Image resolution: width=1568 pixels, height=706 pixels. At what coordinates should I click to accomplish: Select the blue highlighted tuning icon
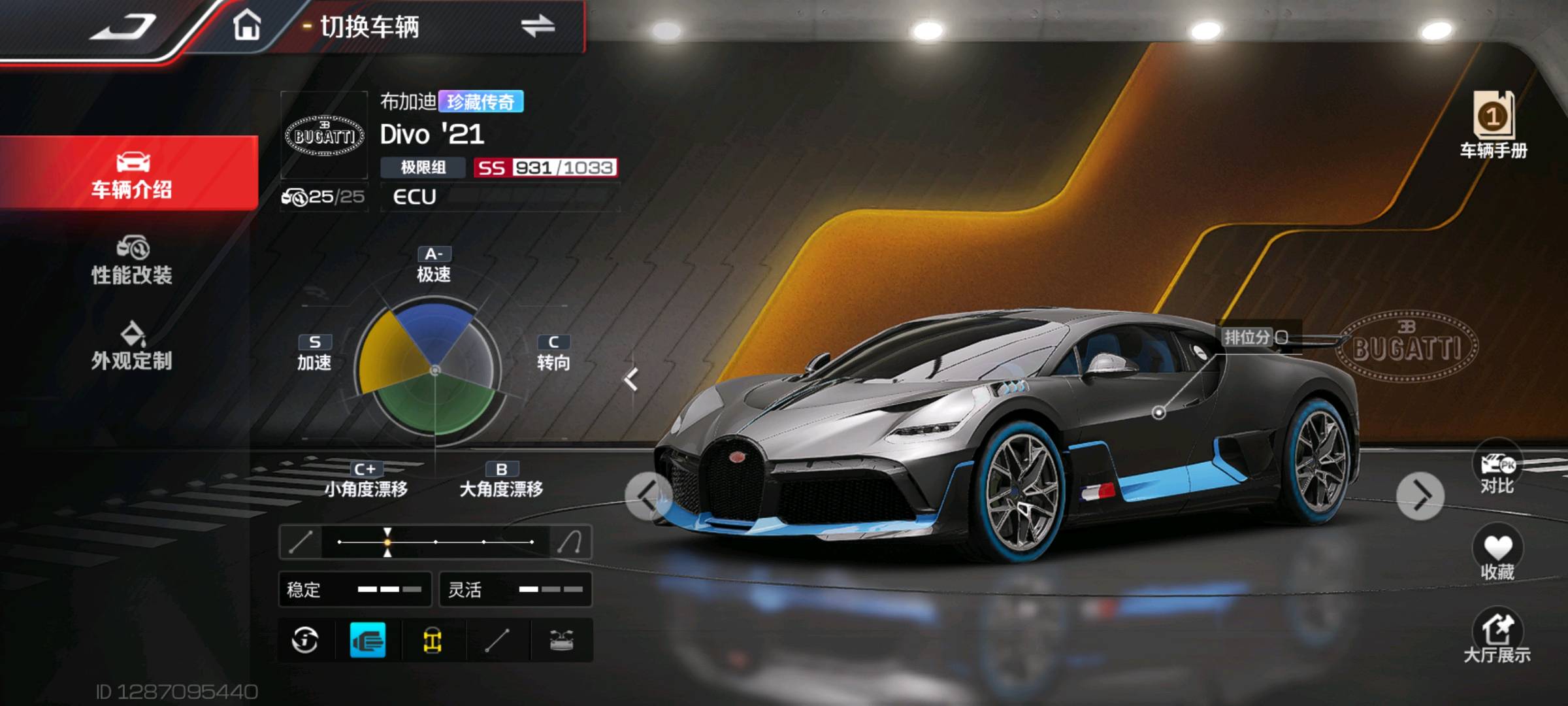[368, 641]
